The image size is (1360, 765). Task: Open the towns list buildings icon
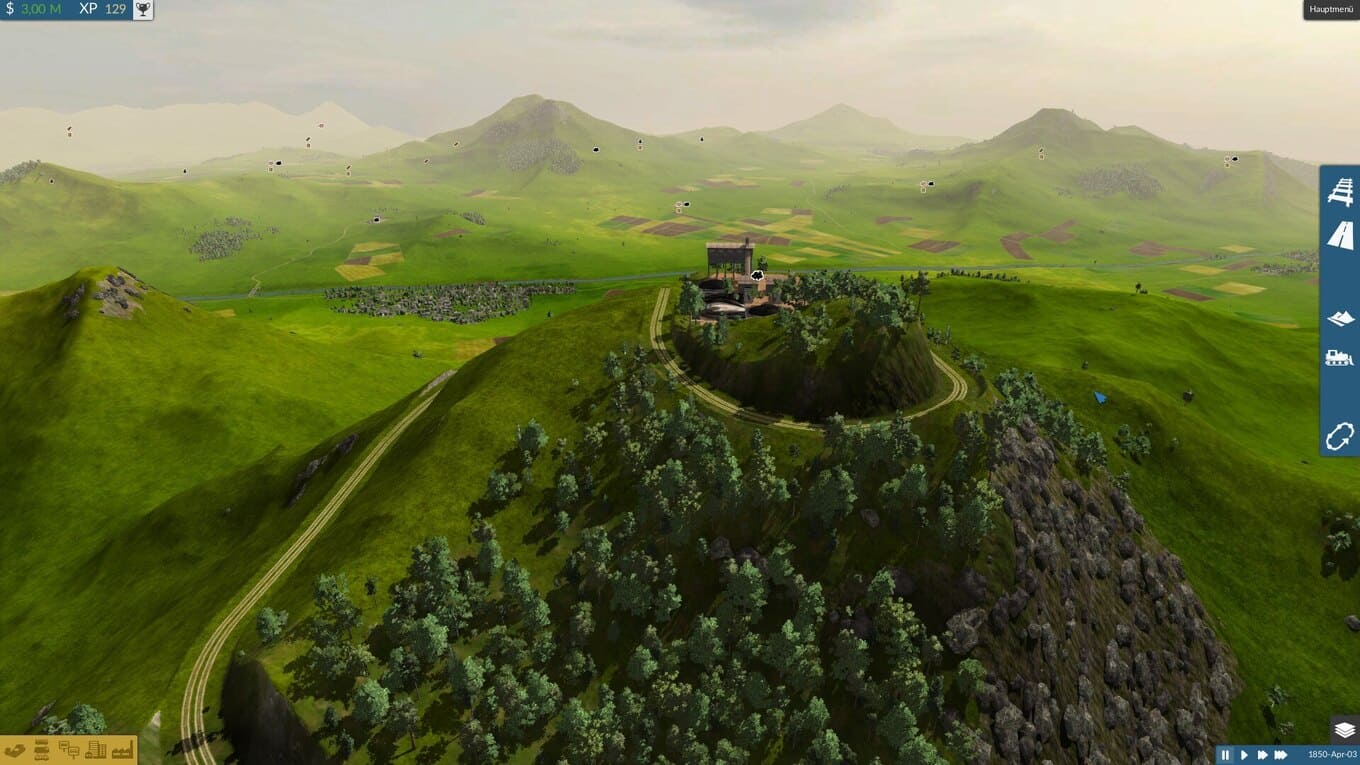[96, 749]
